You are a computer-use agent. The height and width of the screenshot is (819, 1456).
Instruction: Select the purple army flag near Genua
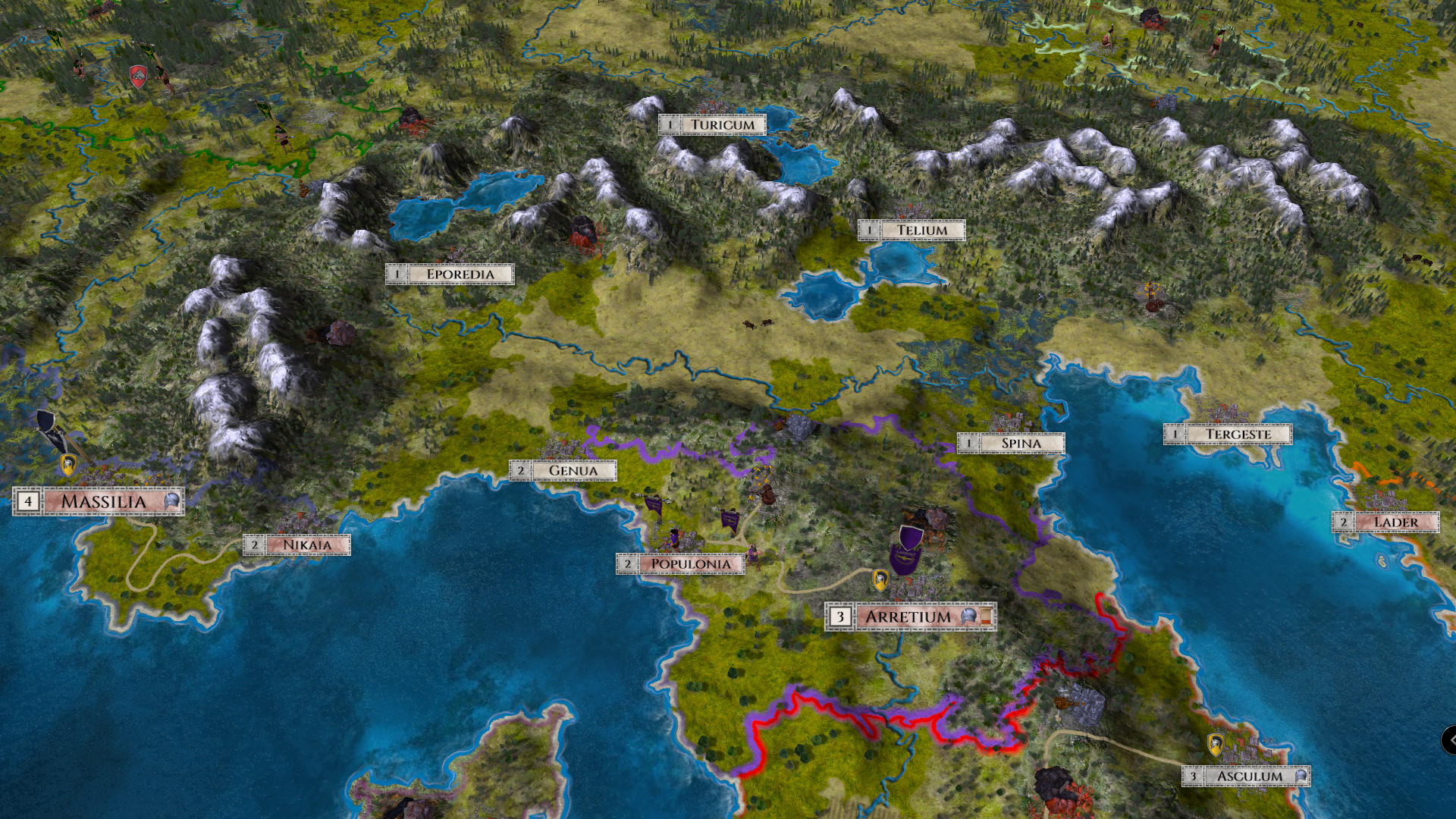[x=654, y=507]
